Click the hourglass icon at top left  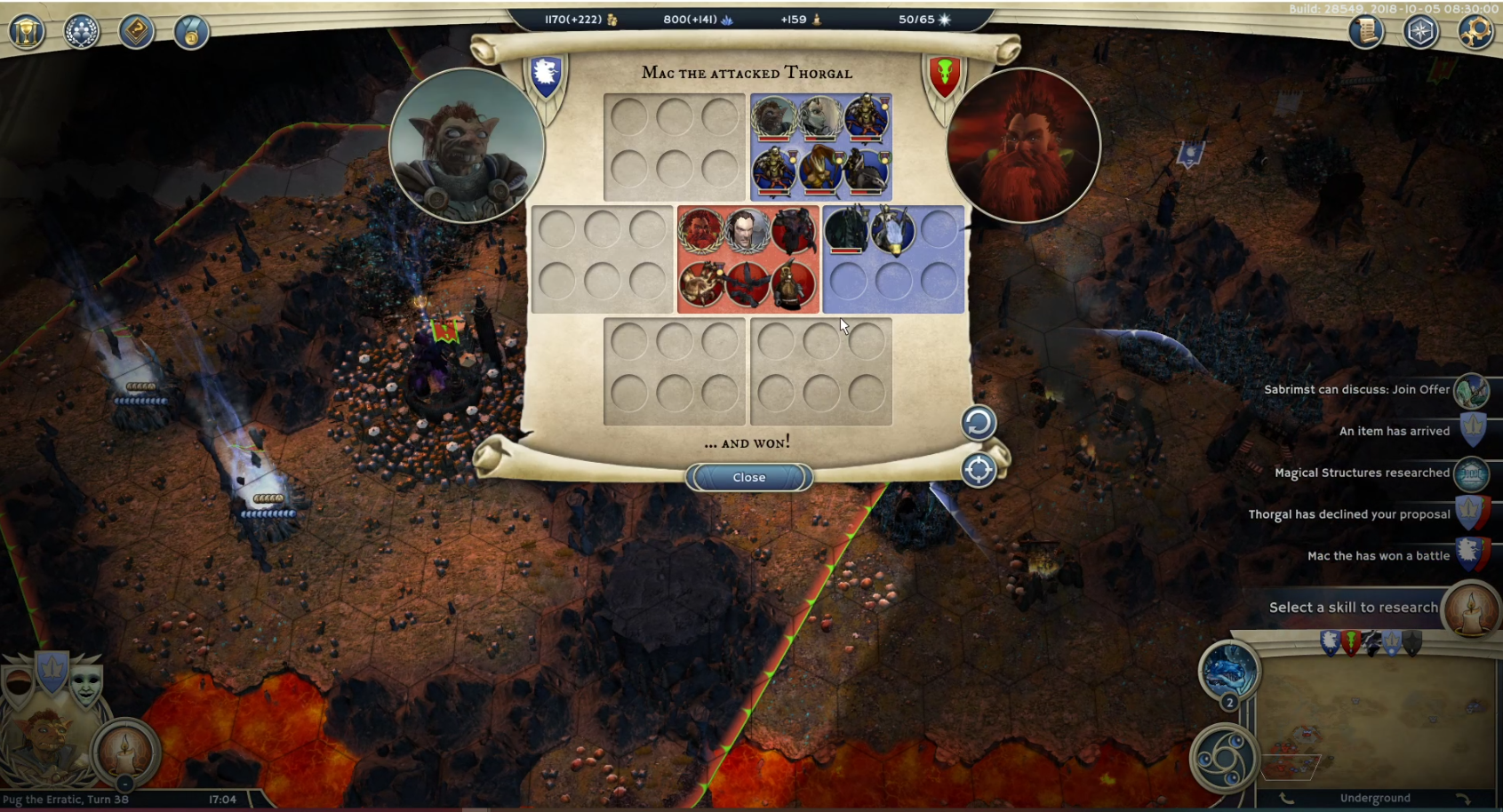click(27, 32)
